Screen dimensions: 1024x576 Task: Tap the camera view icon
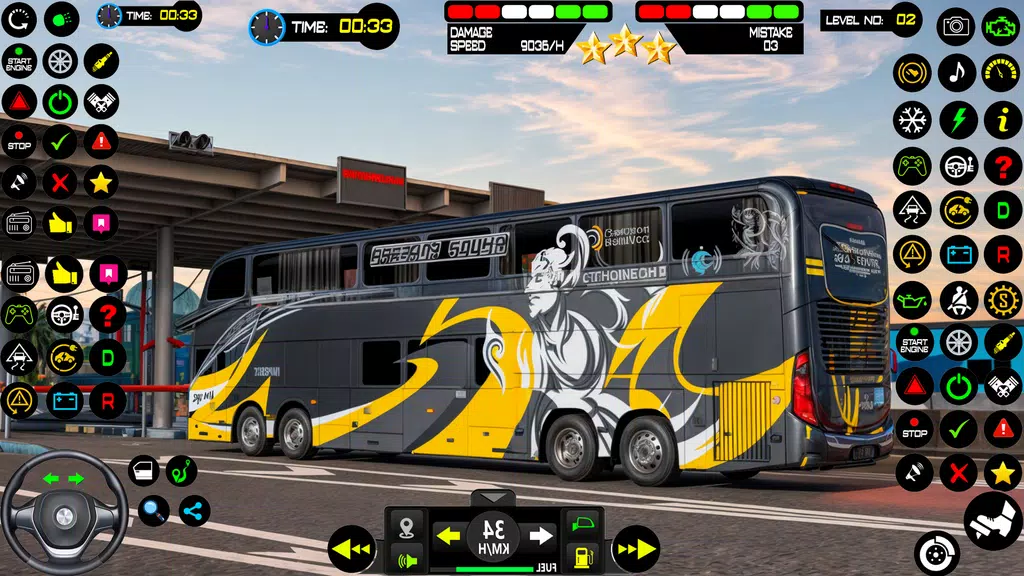pos(956,26)
